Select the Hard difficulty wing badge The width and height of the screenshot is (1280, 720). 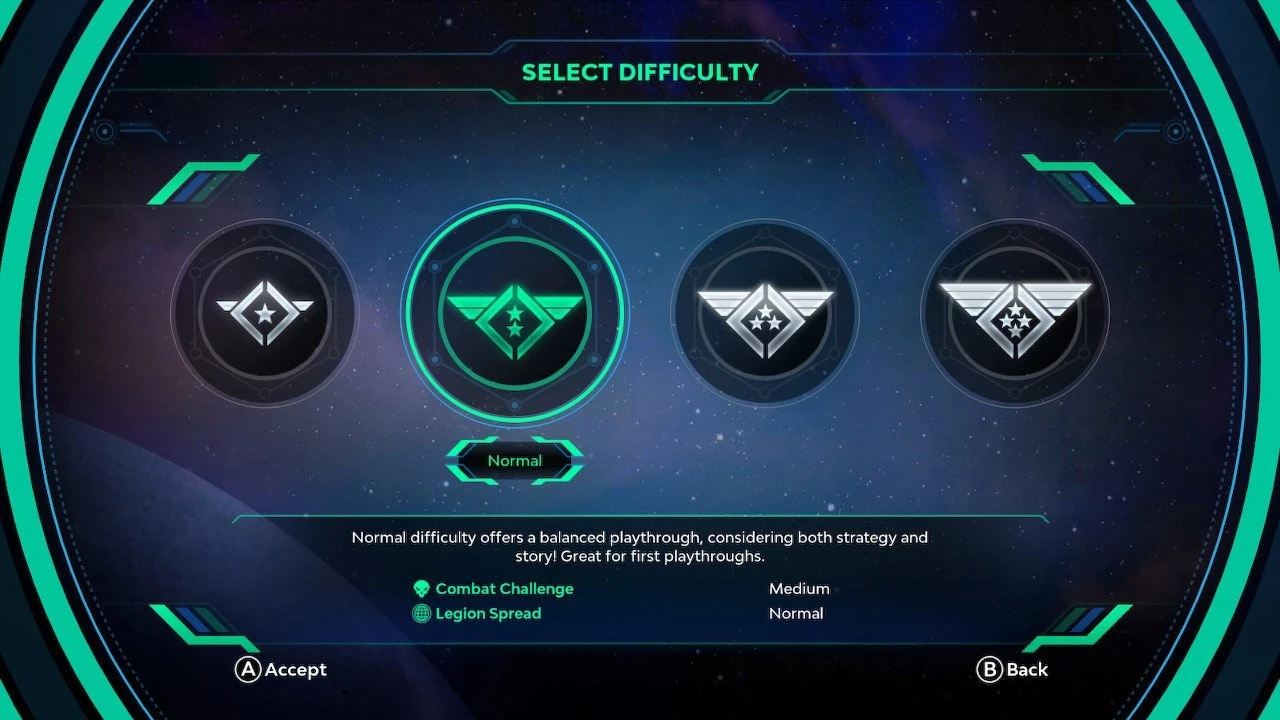pos(764,313)
